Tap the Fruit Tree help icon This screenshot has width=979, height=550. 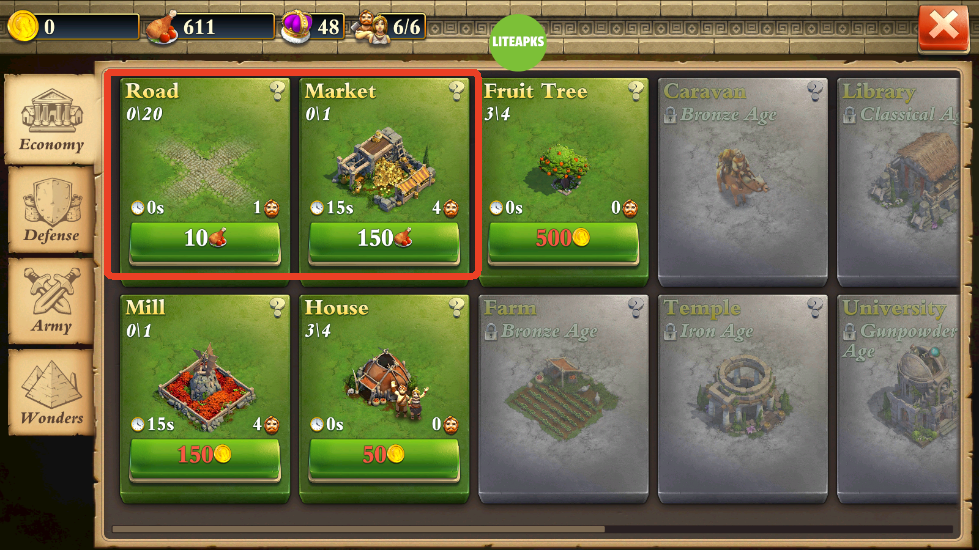pyautogui.click(x=636, y=92)
